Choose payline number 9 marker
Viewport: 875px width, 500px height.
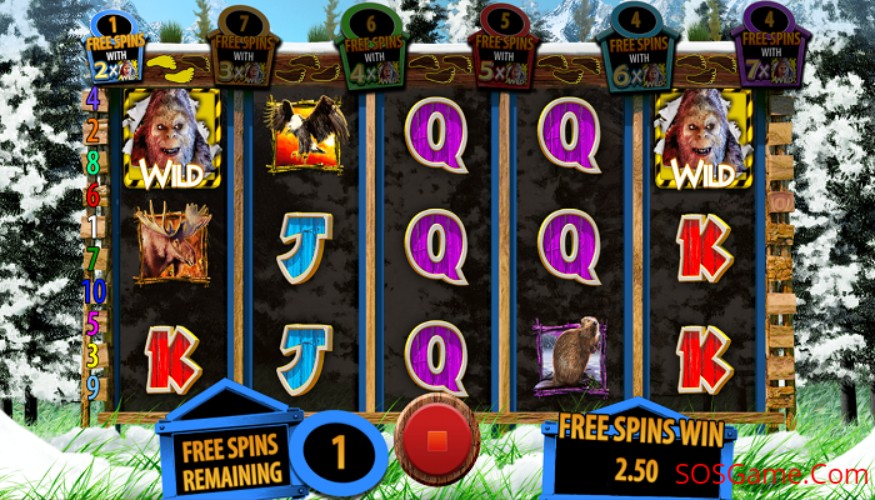click(93, 385)
